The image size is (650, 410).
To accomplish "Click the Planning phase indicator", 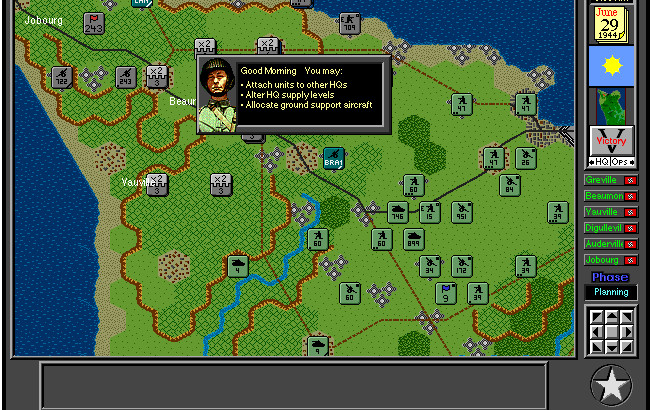I will (x=610, y=292).
